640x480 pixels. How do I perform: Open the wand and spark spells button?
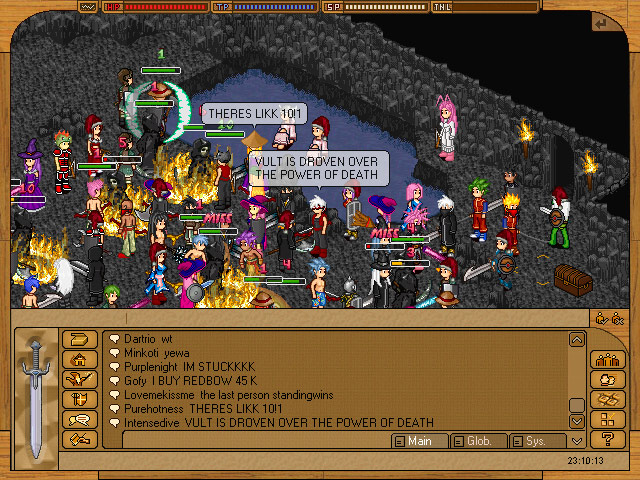point(79,380)
